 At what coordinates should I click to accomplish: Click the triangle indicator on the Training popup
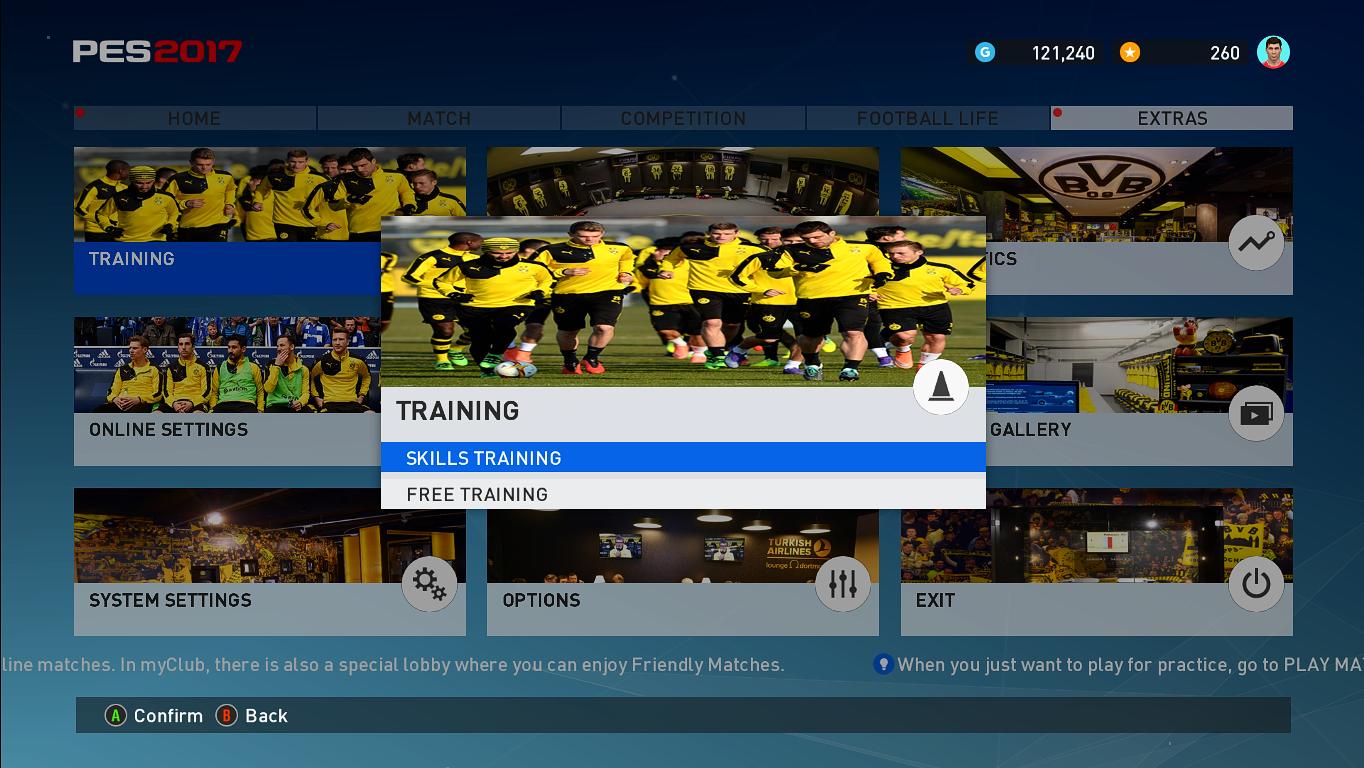[940, 387]
